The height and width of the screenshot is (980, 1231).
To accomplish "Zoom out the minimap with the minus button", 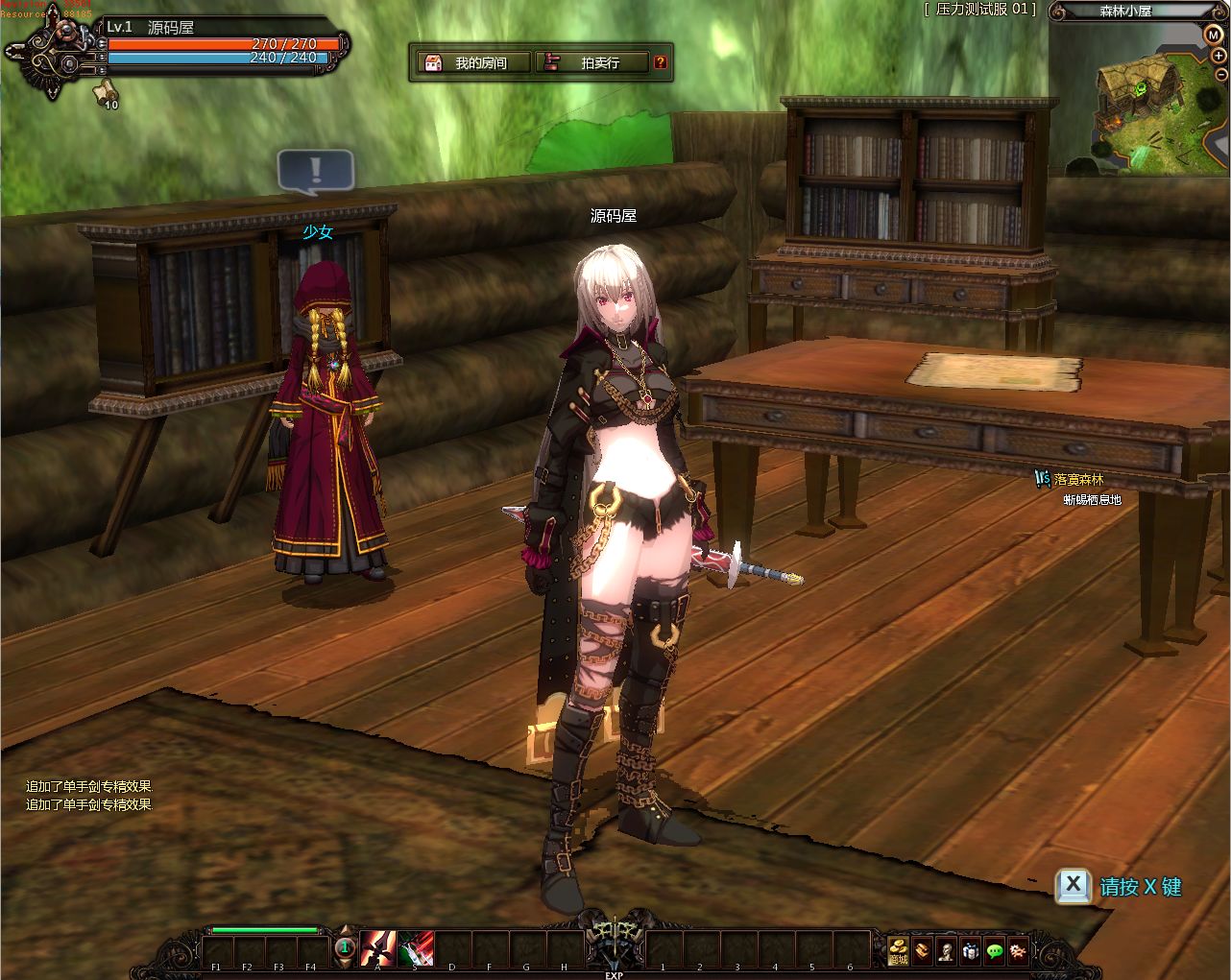I will pyautogui.click(x=1220, y=76).
